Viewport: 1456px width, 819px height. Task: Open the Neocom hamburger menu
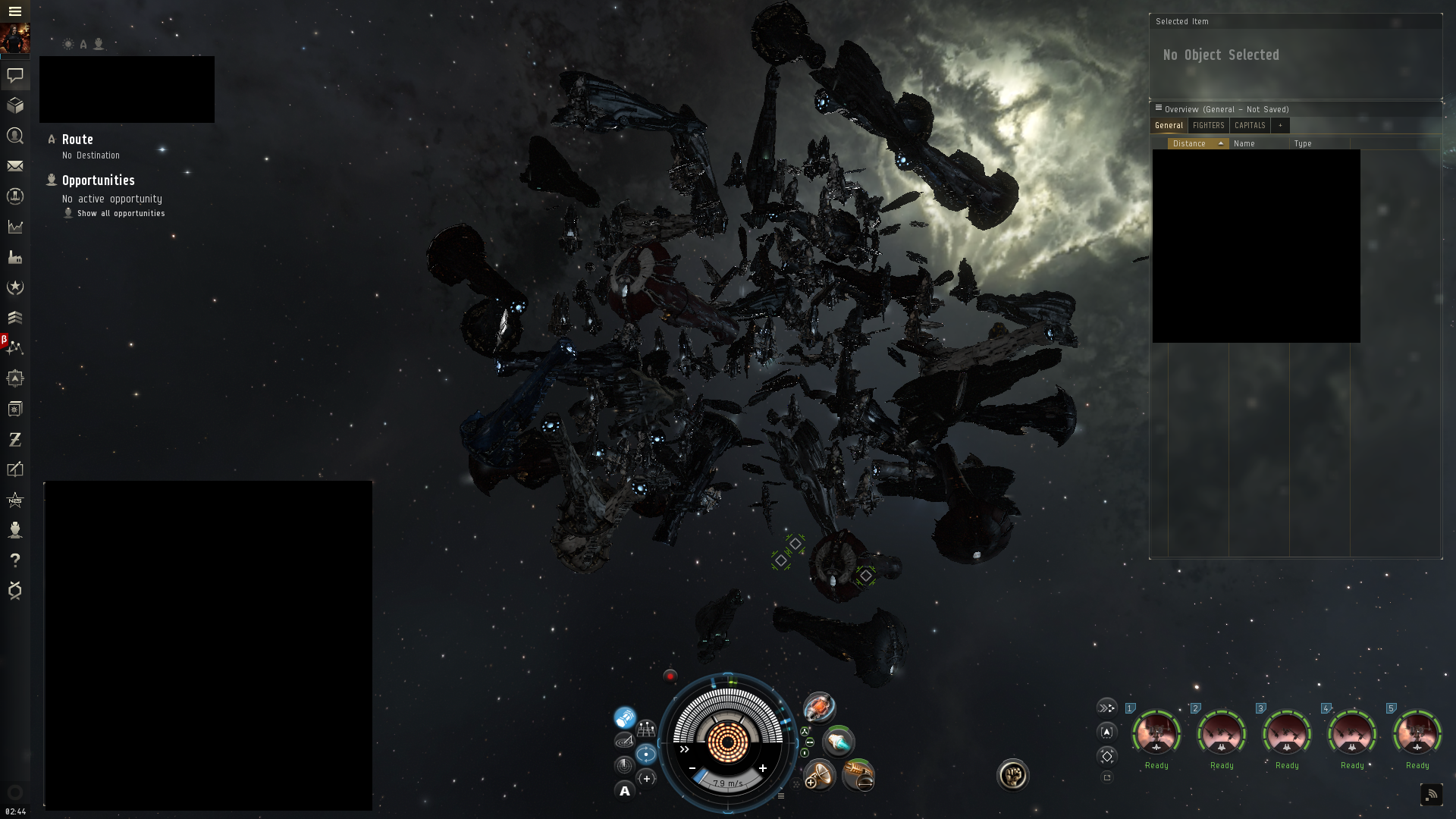click(14, 11)
